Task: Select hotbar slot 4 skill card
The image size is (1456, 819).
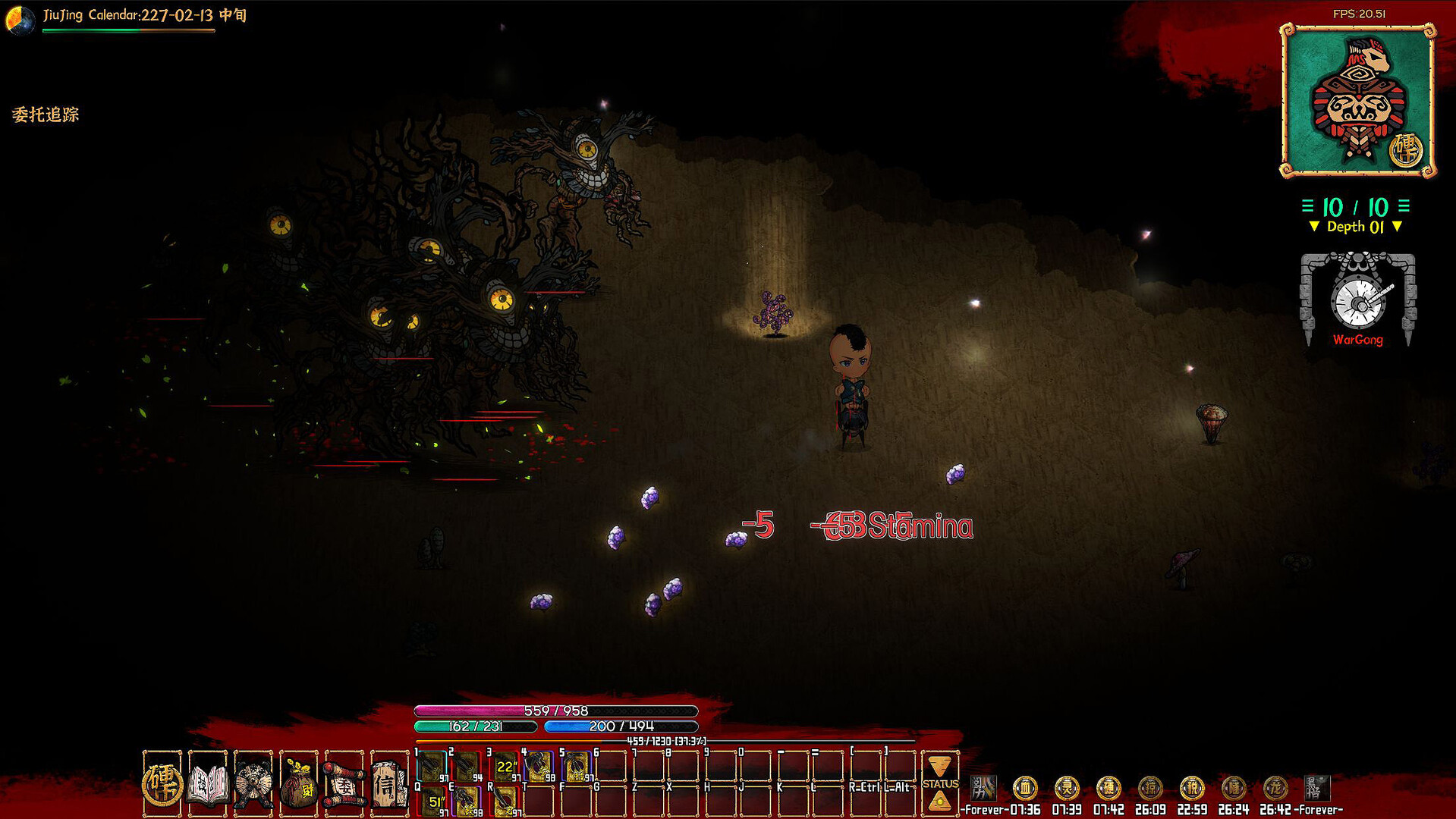Action: coord(539,767)
